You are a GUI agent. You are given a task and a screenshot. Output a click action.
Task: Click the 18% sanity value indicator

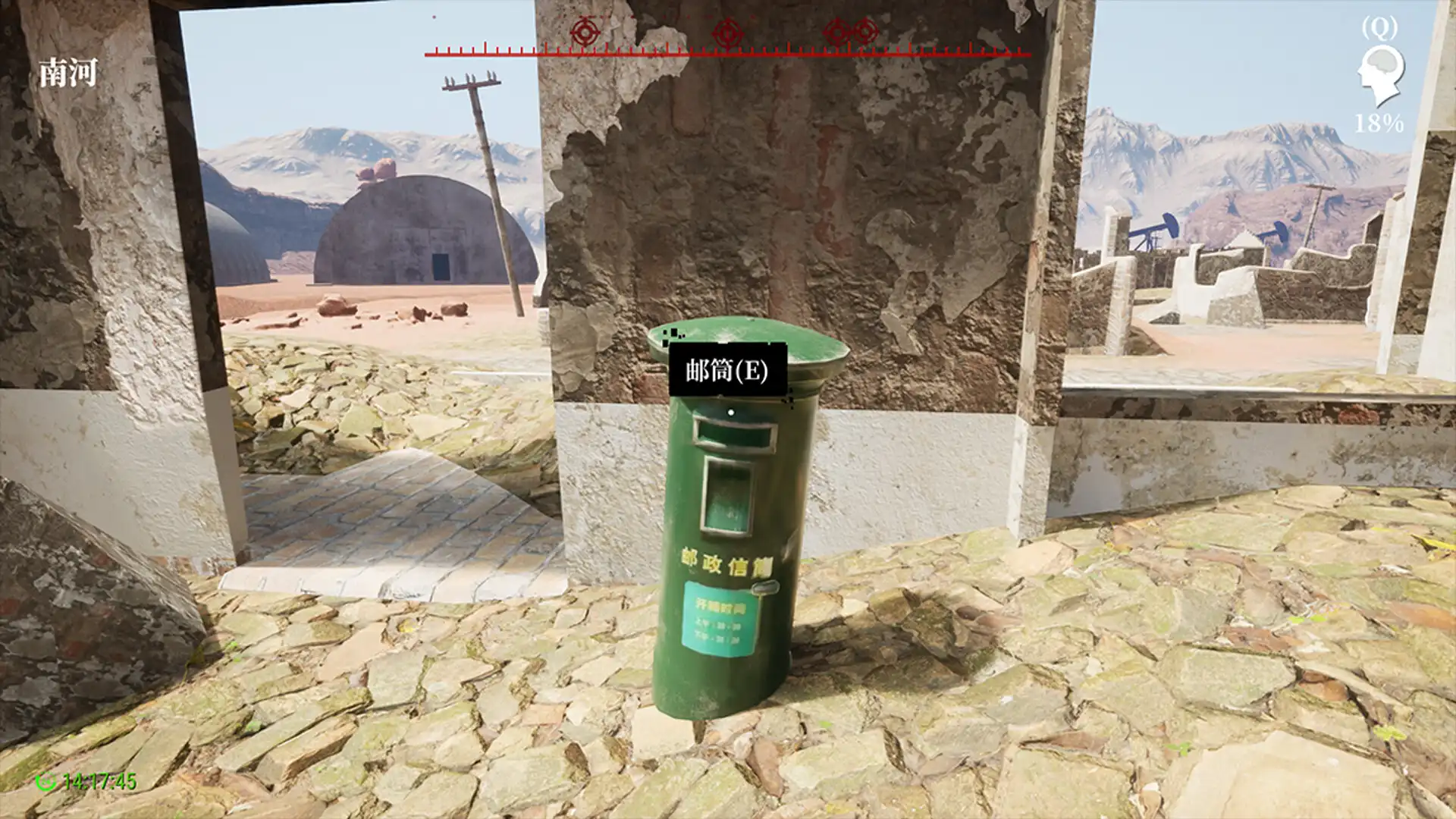(1378, 121)
